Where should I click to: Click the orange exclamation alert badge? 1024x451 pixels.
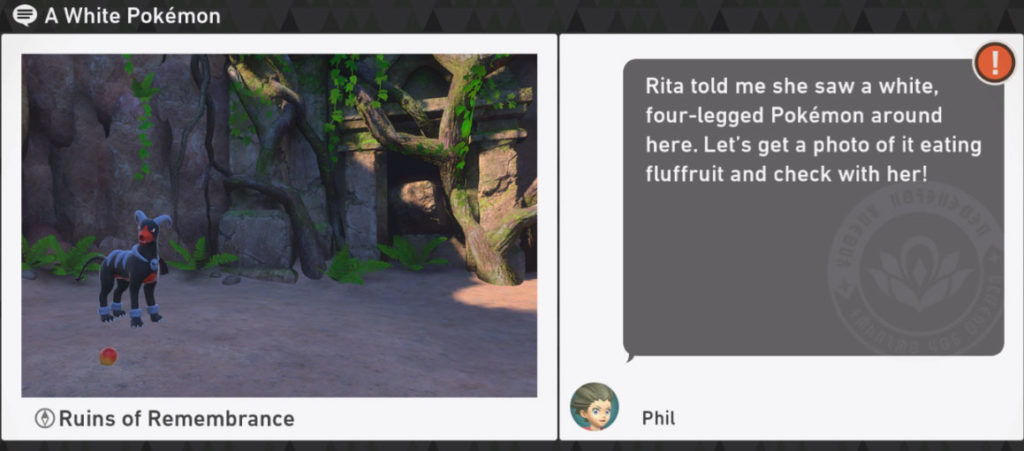(993, 63)
